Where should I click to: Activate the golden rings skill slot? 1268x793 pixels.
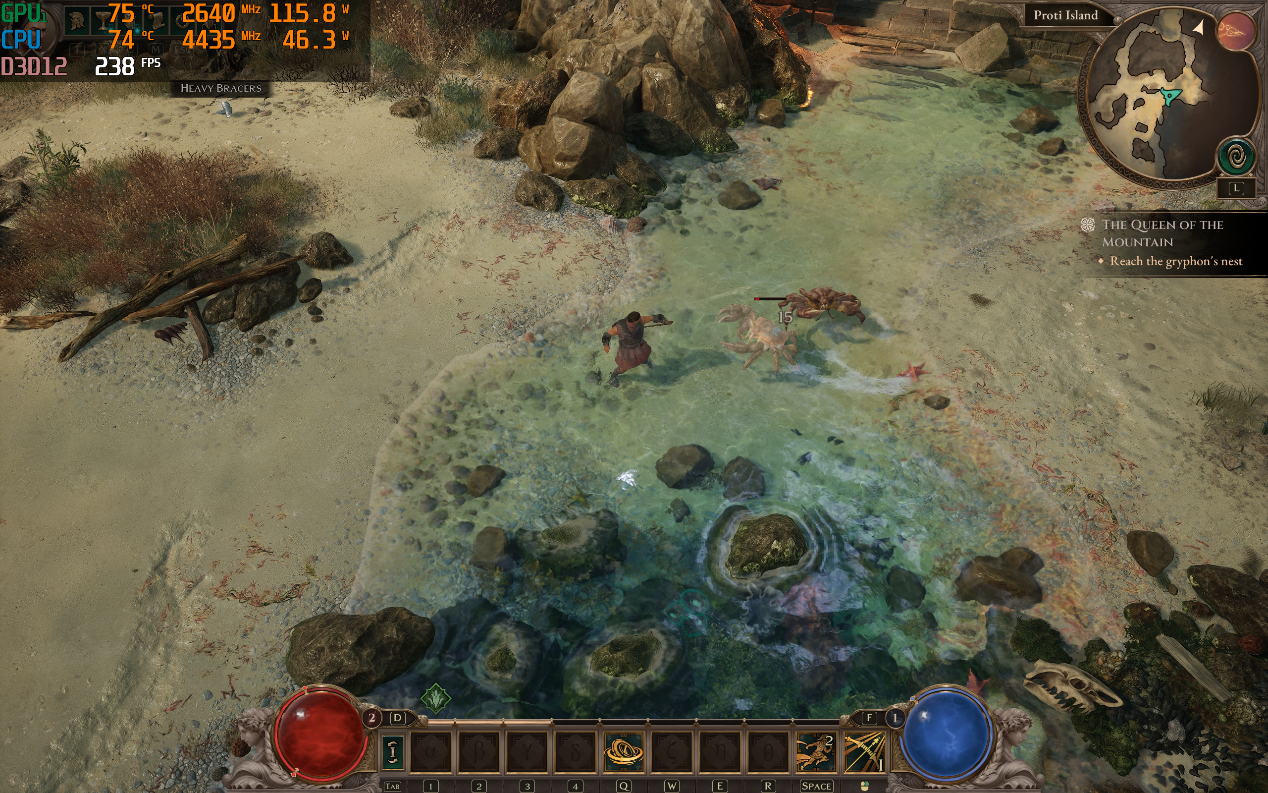coord(623,751)
